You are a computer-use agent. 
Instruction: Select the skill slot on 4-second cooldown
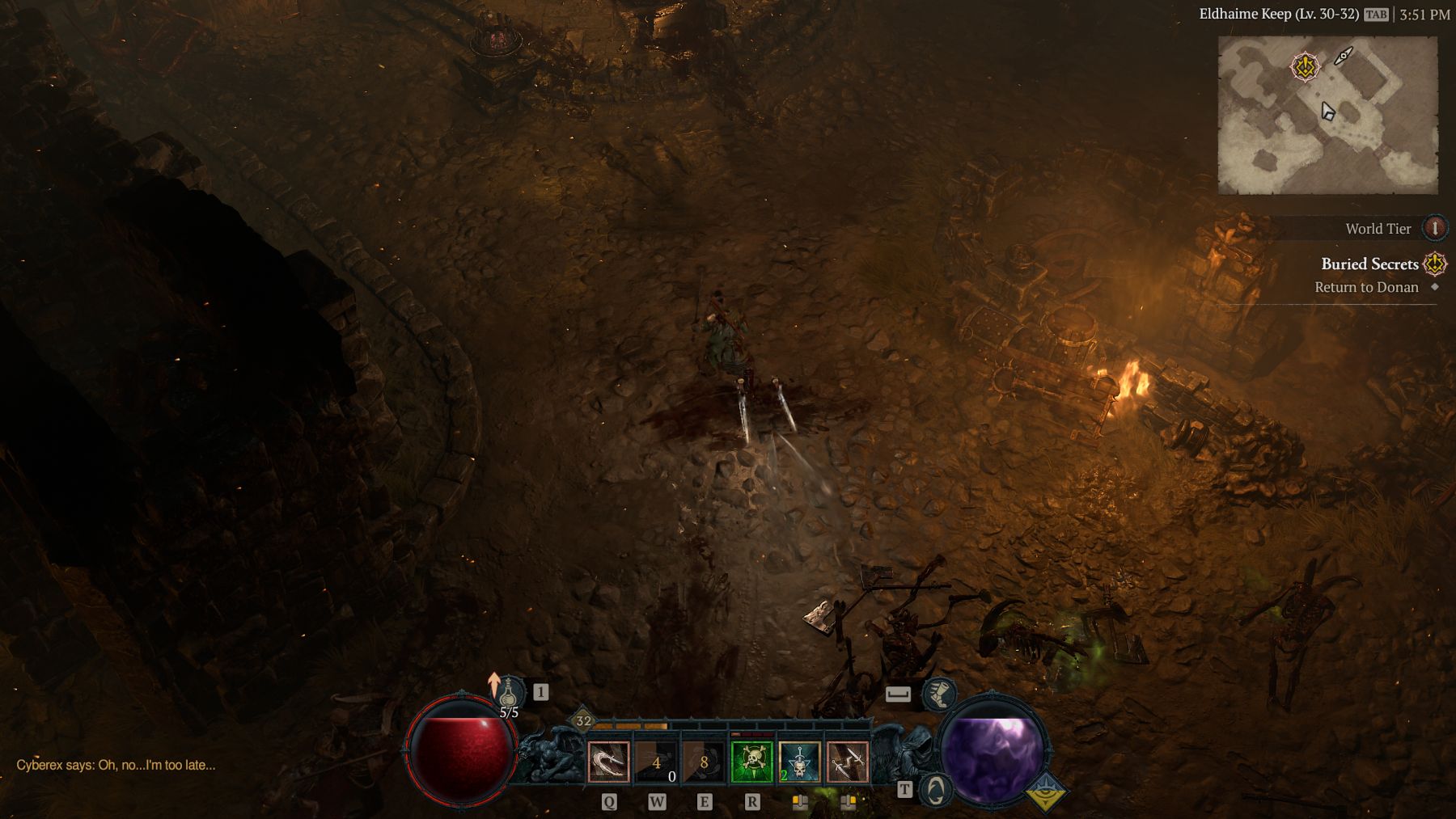point(656,762)
